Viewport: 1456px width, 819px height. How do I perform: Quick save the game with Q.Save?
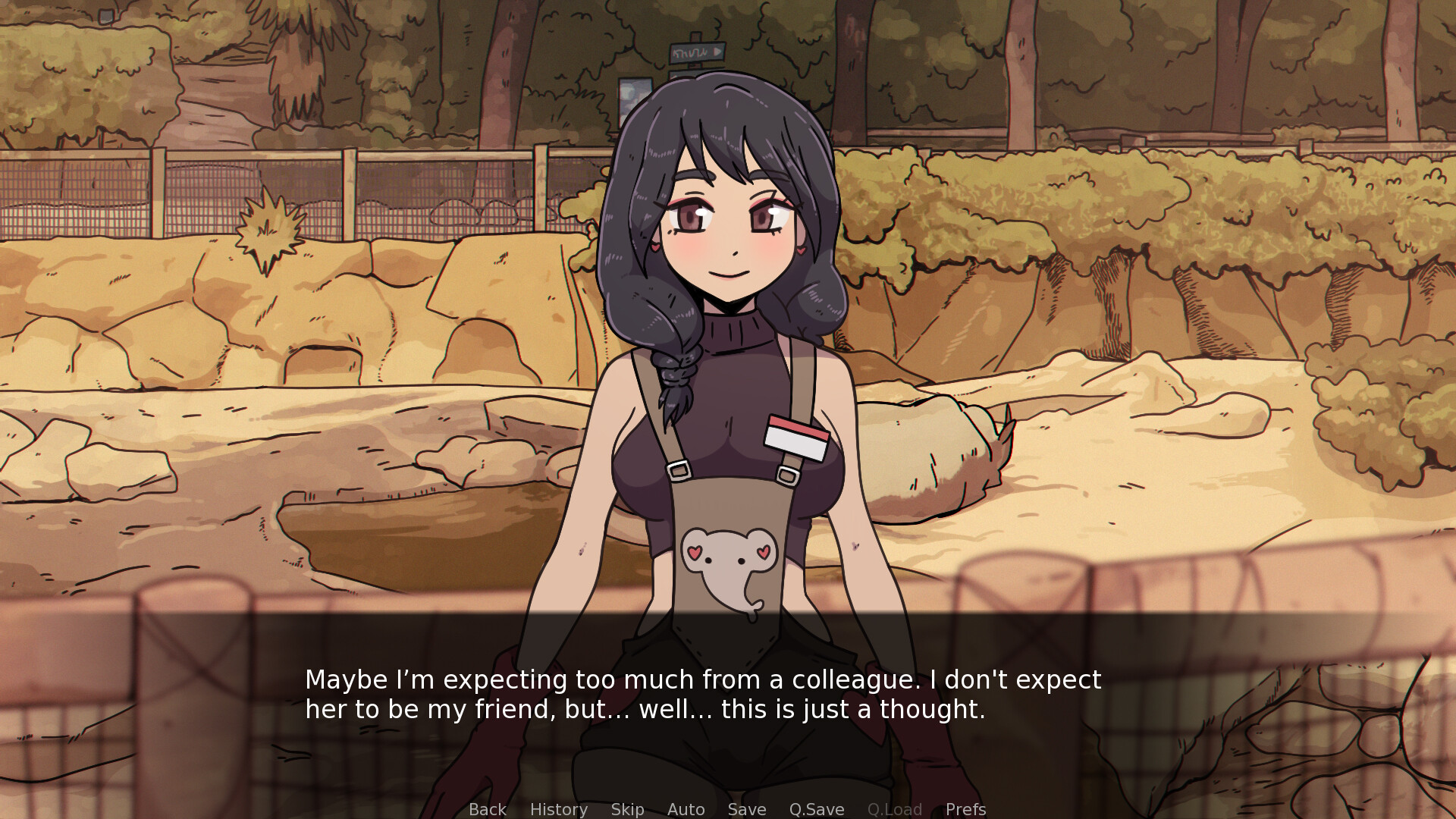[816, 809]
